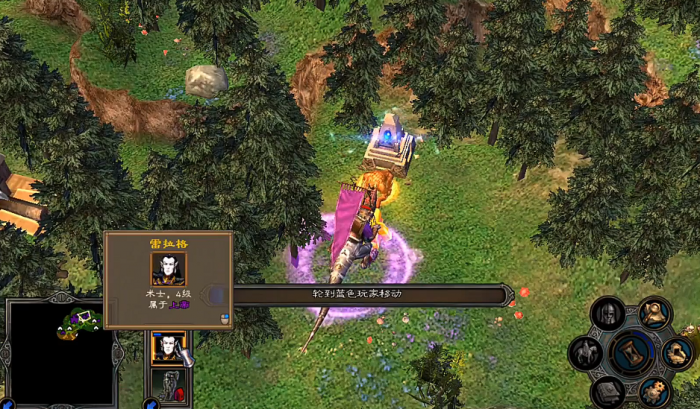Click the blue arrow beneath the hero list
Screen dimensions: 700x409
150,404
